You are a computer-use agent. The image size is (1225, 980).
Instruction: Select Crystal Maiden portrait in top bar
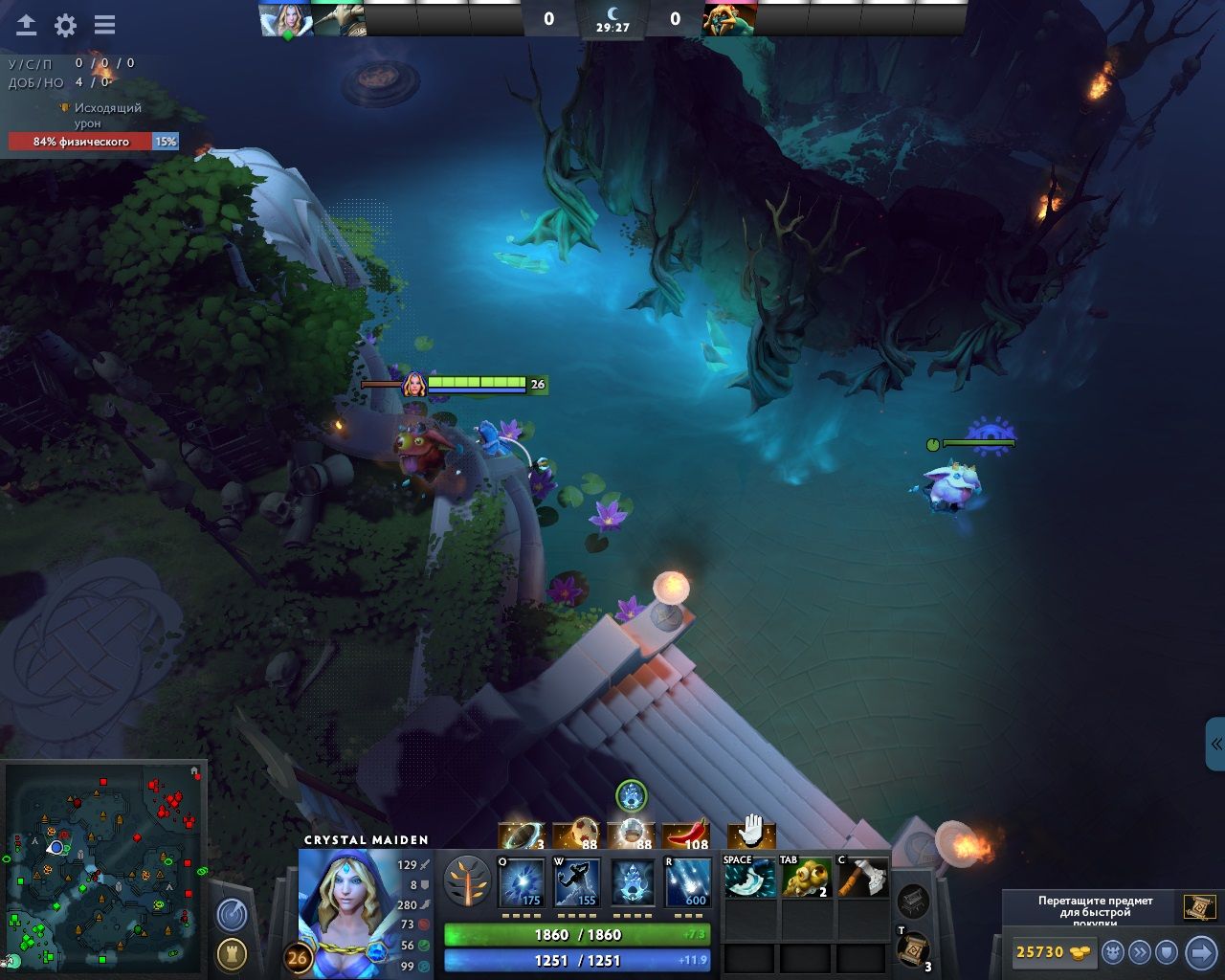(285, 19)
